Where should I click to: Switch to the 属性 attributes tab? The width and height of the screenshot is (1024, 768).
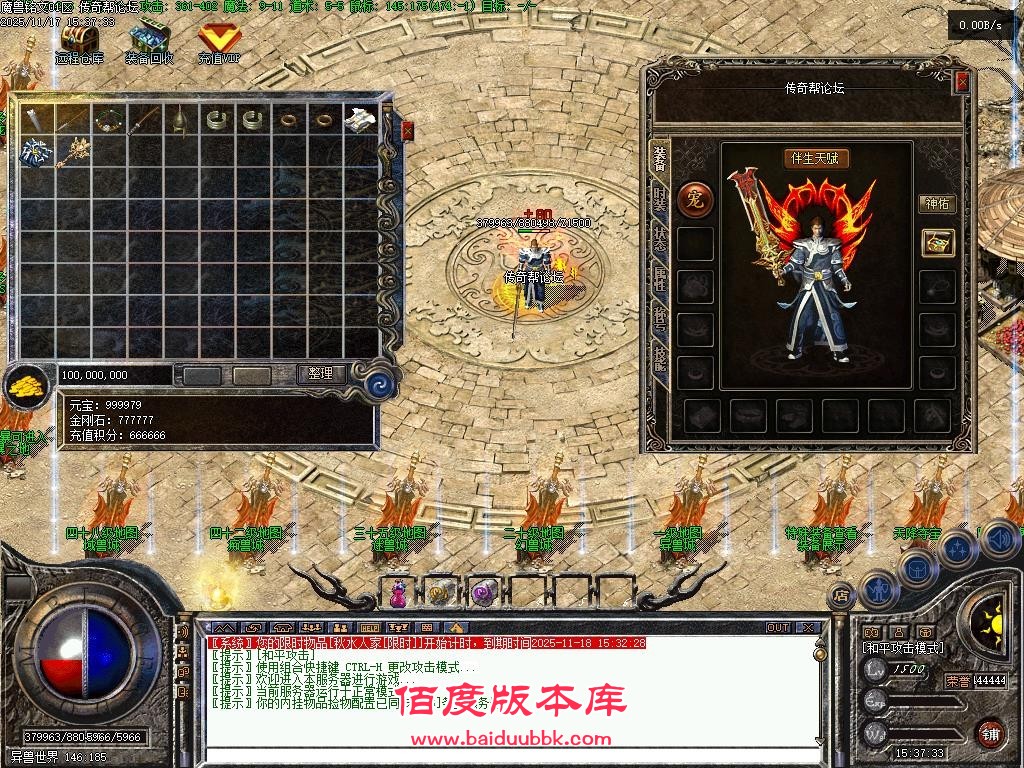tap(660, 277)
